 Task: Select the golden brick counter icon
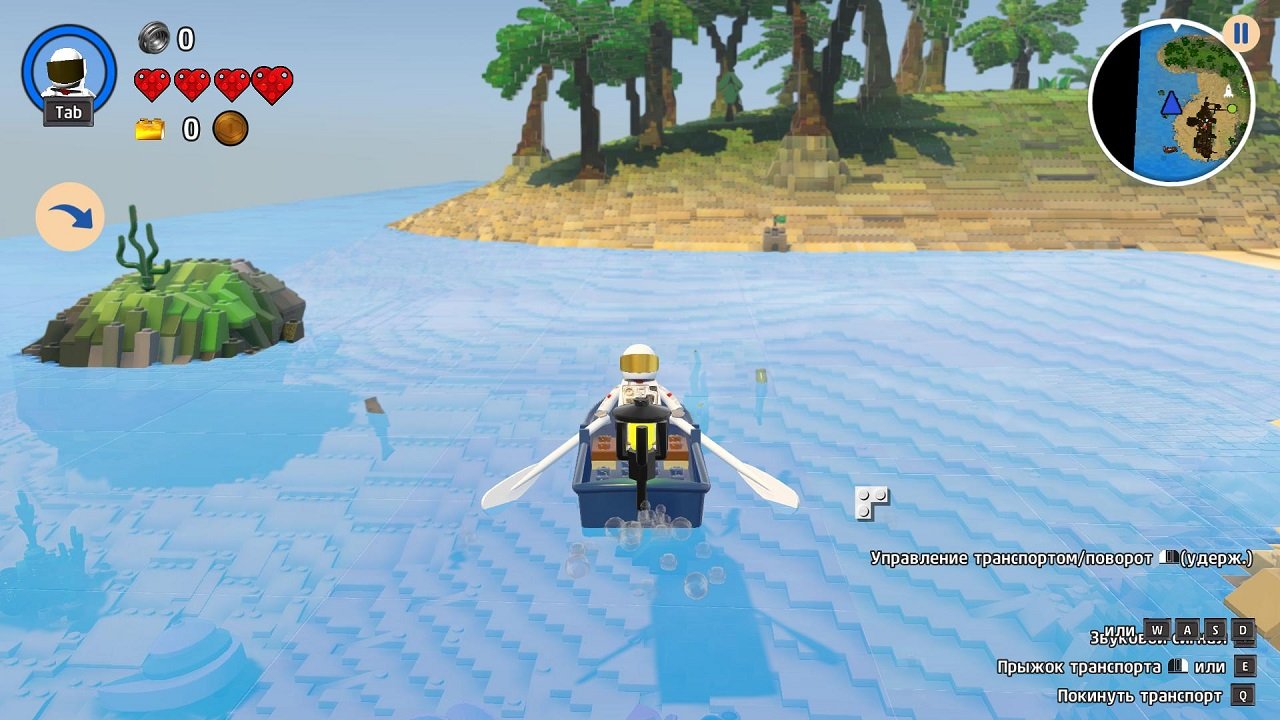pos(152,128)
